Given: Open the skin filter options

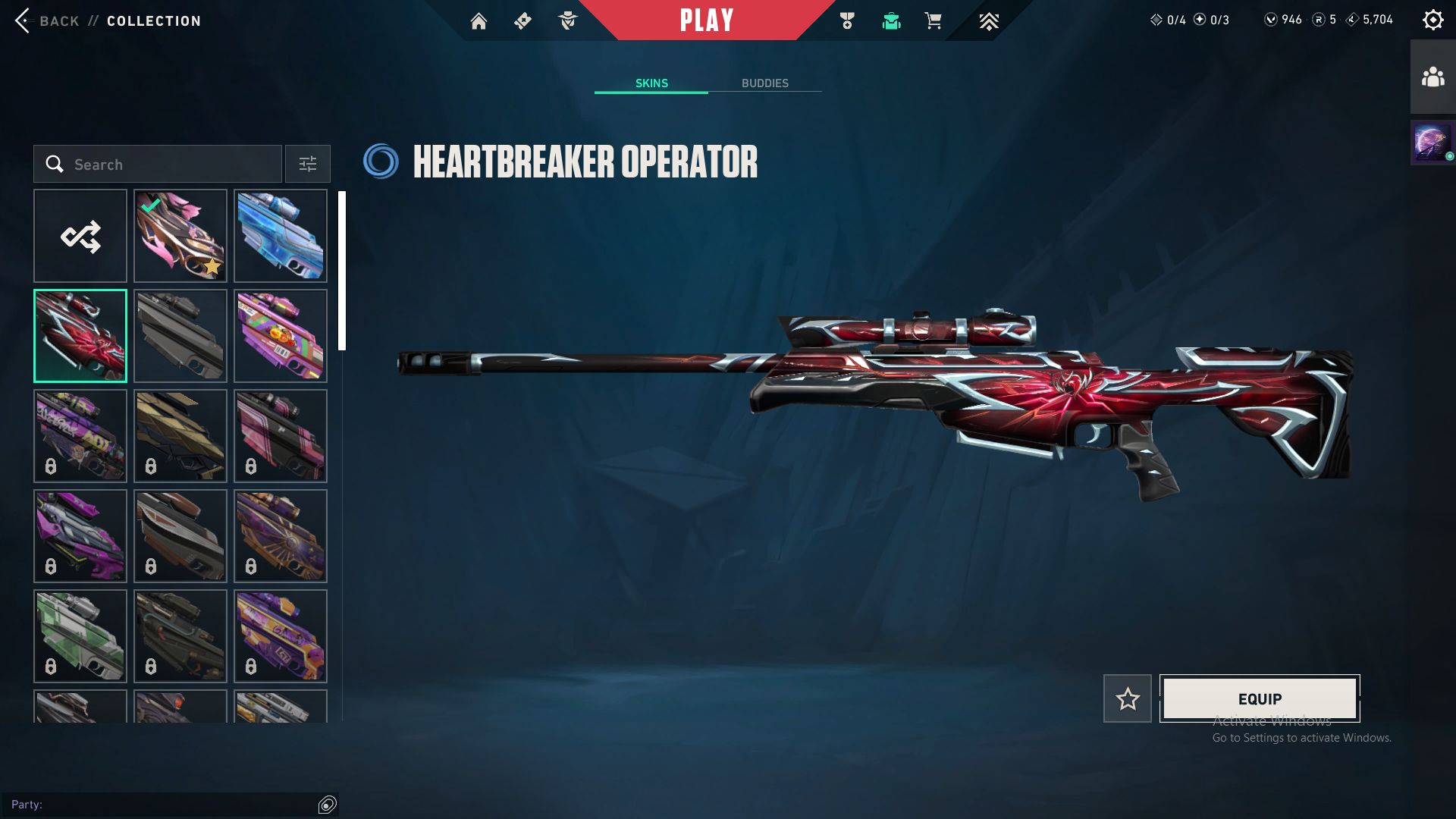Looking at the screenshot, I should 308,164.
